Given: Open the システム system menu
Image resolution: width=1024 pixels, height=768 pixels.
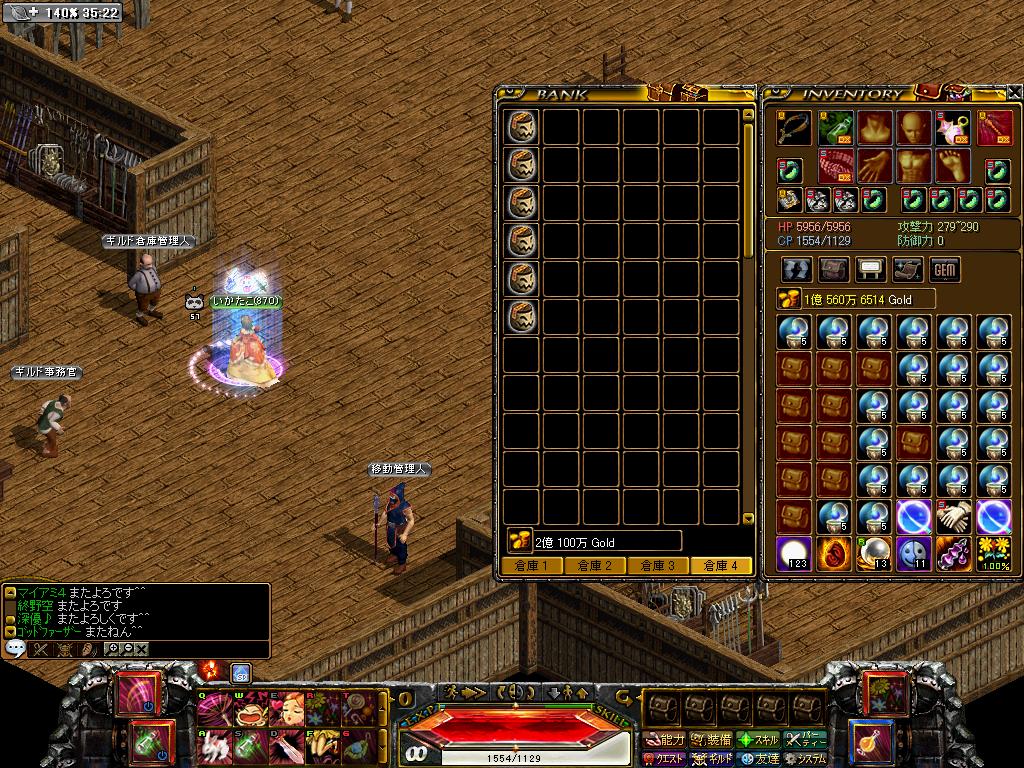Looking at the screenshot, I should 805,759.
